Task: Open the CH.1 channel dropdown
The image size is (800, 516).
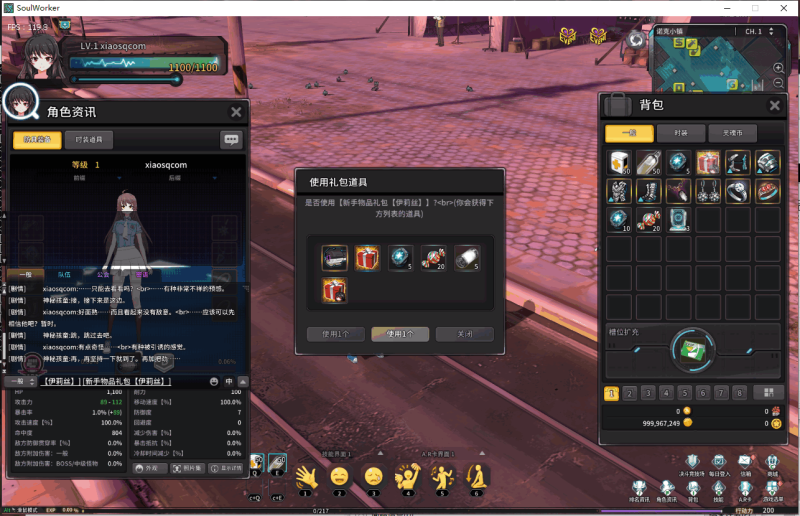Action: pyautogui.click(x=771, y=32)
